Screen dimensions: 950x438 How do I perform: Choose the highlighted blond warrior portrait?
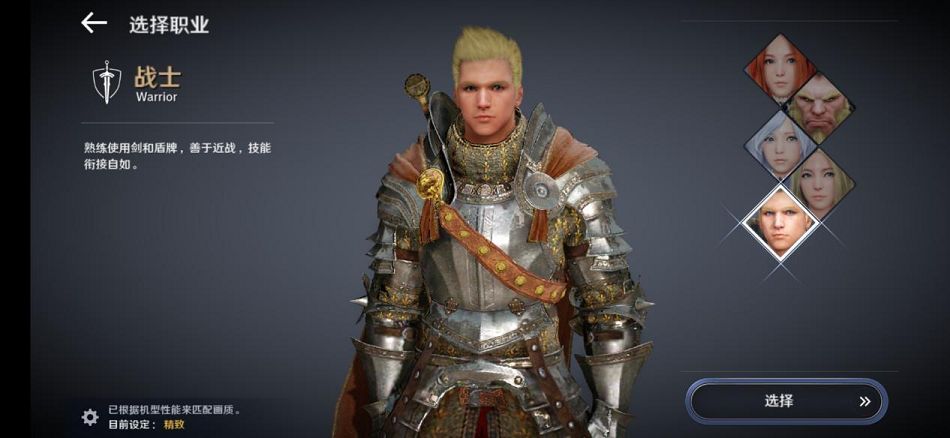(782, 222)
